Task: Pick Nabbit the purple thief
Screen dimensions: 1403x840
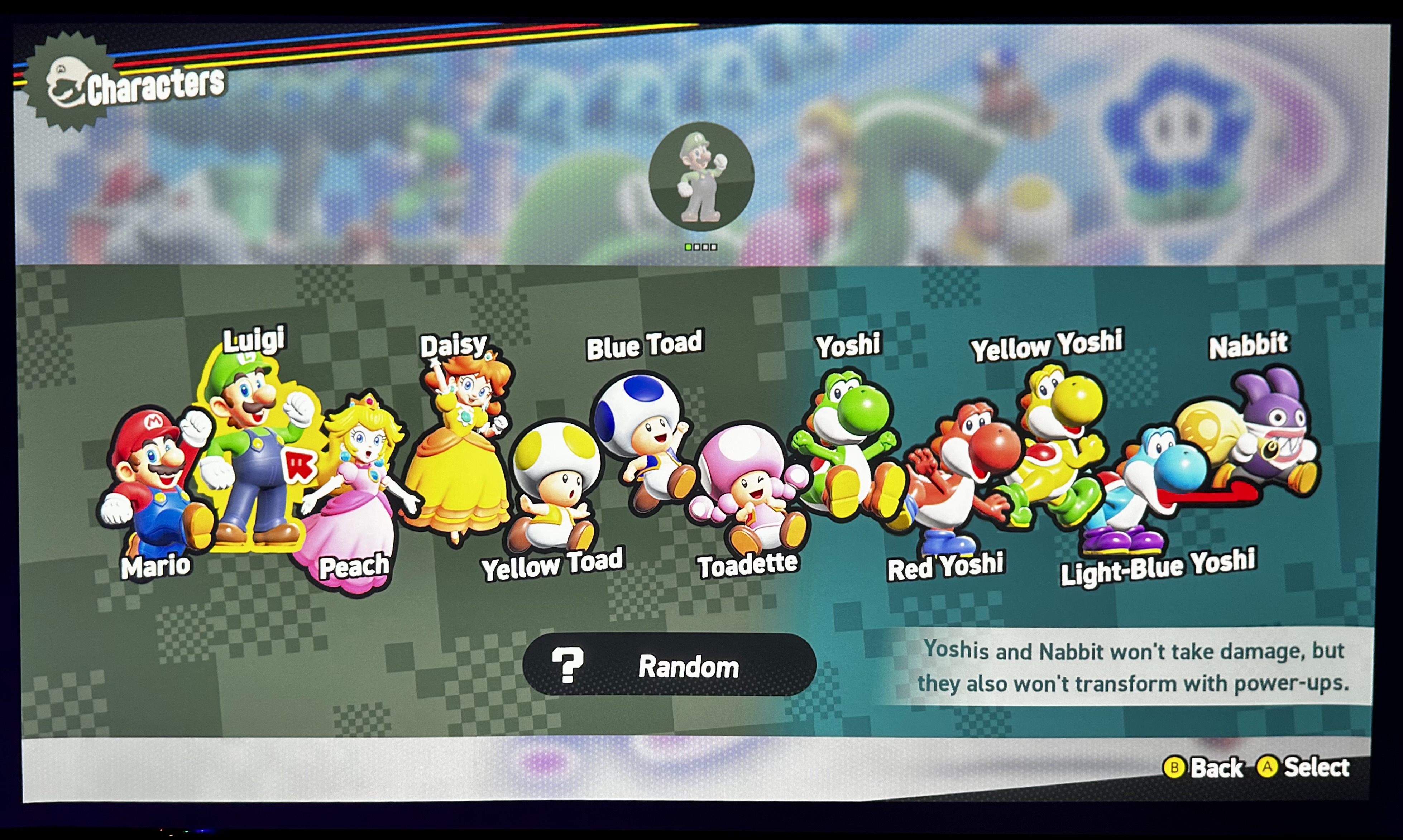Action: pyautogui.click(x=1256, y=436)
